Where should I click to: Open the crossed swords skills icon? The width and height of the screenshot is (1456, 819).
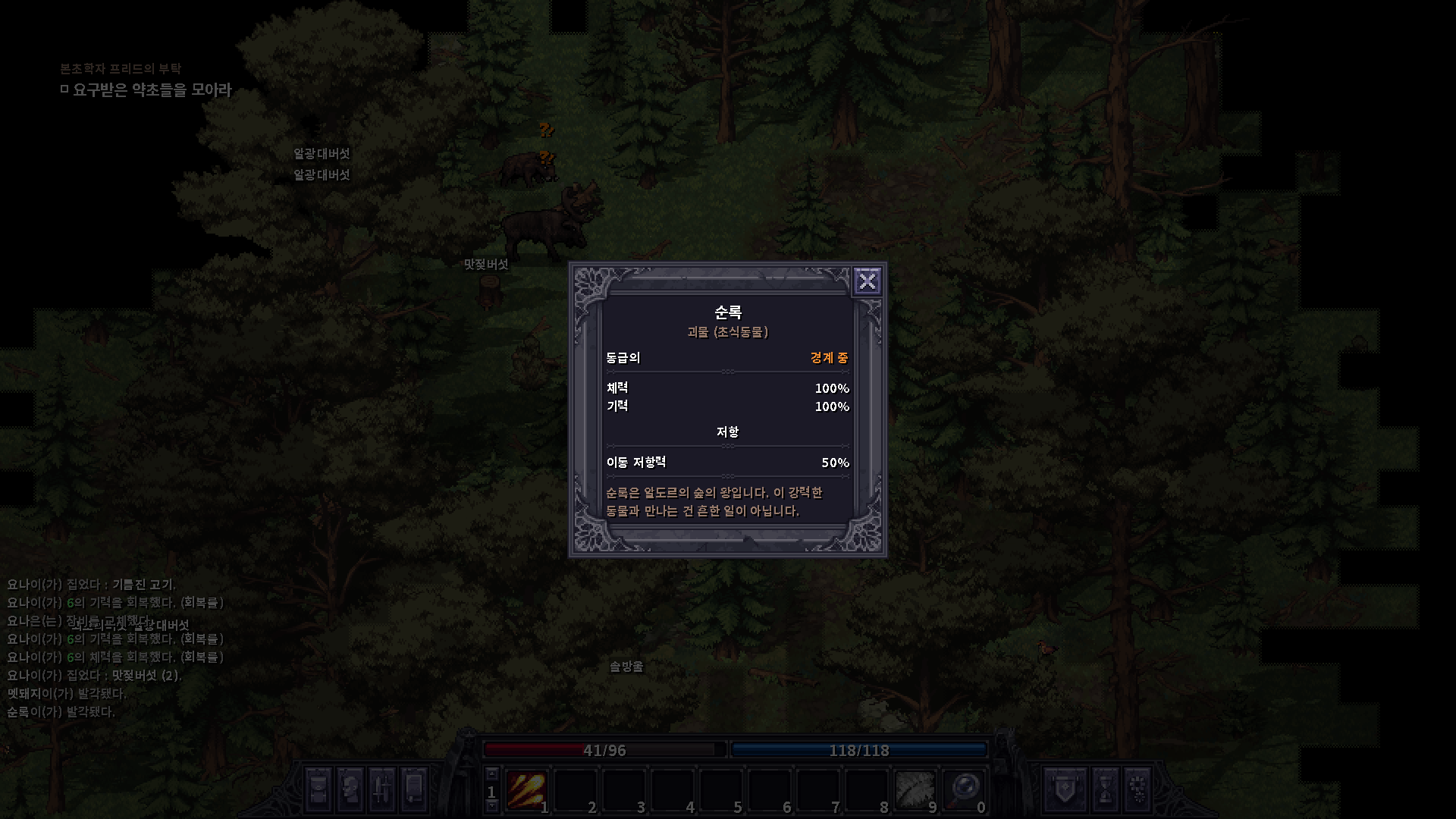point(382,789)
